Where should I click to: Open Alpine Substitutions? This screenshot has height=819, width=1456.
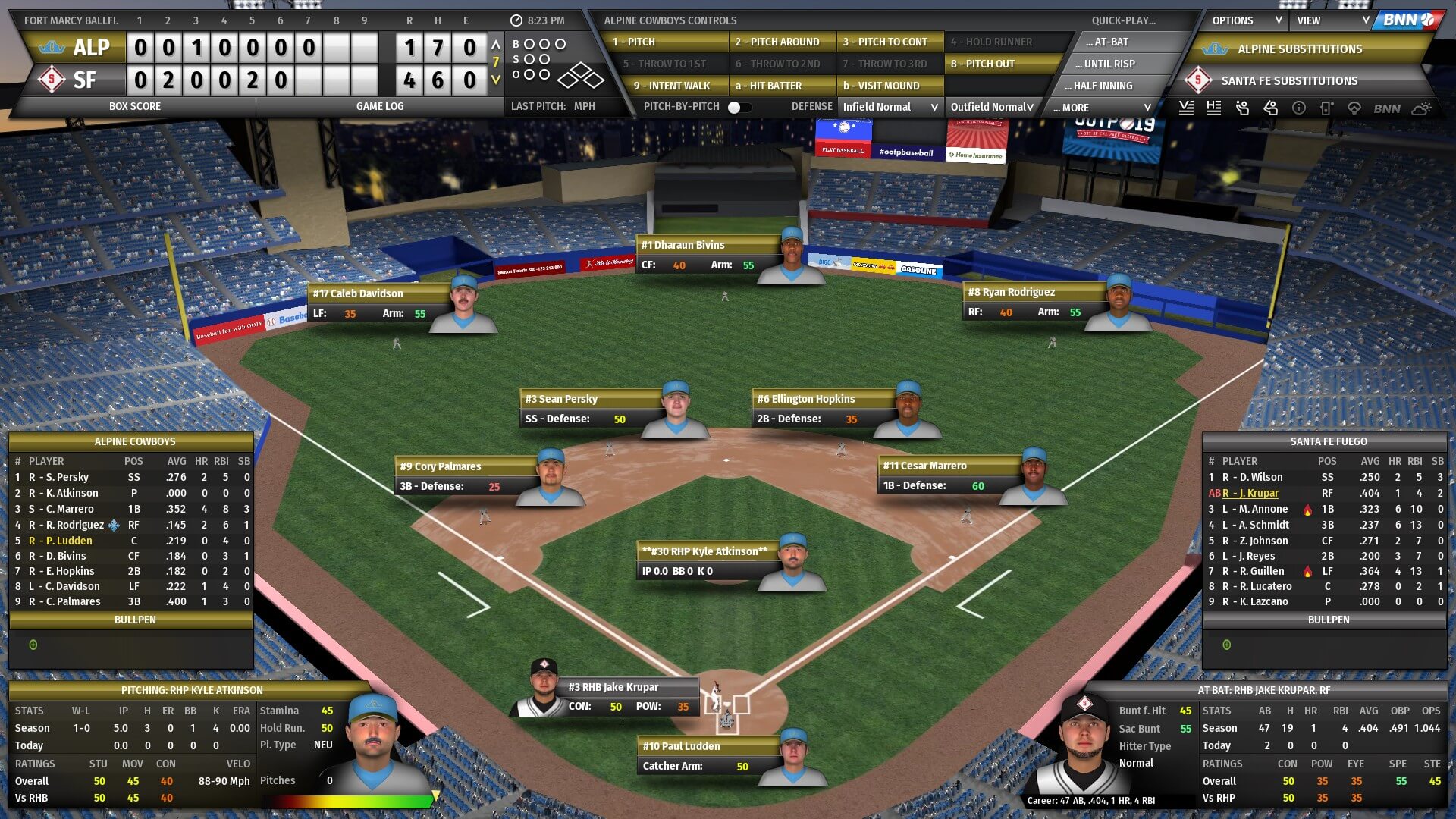1300,49
